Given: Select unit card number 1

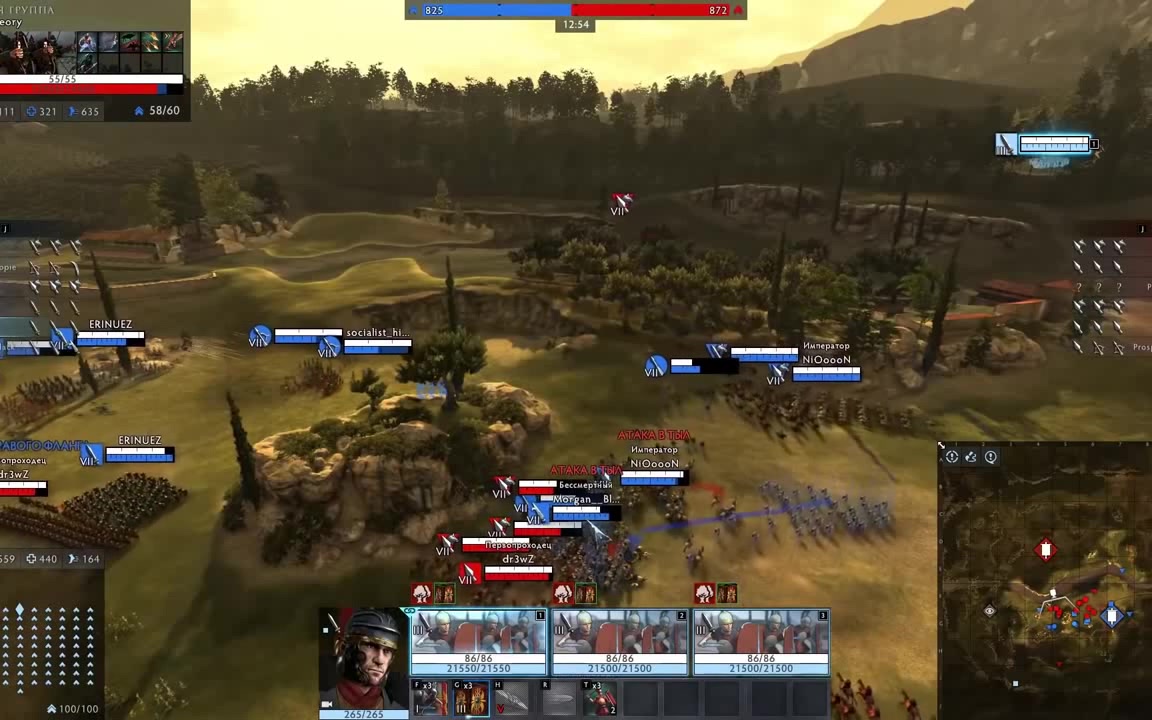Looking at the screenshot, I should click(x=478, y=640).
